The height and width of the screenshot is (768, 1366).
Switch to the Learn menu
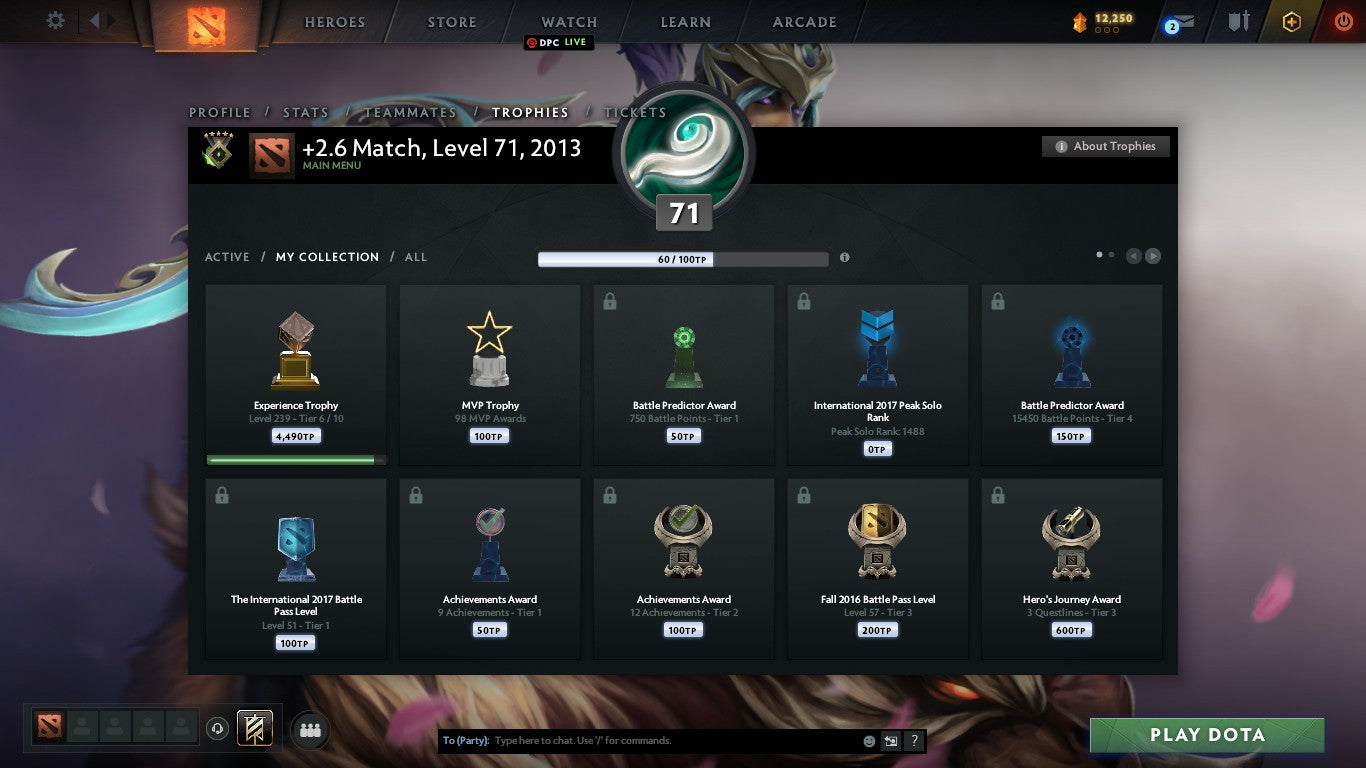coord(685,22)
